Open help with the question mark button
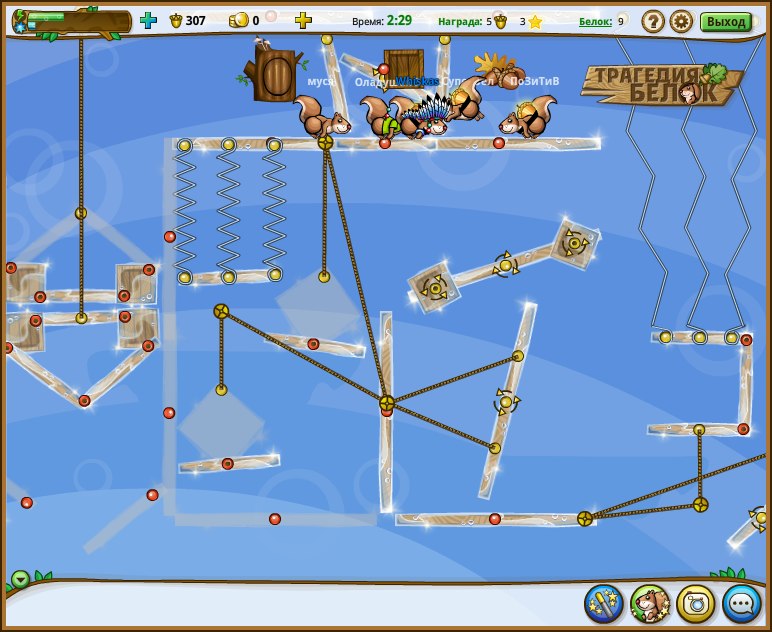 (653, 21)
